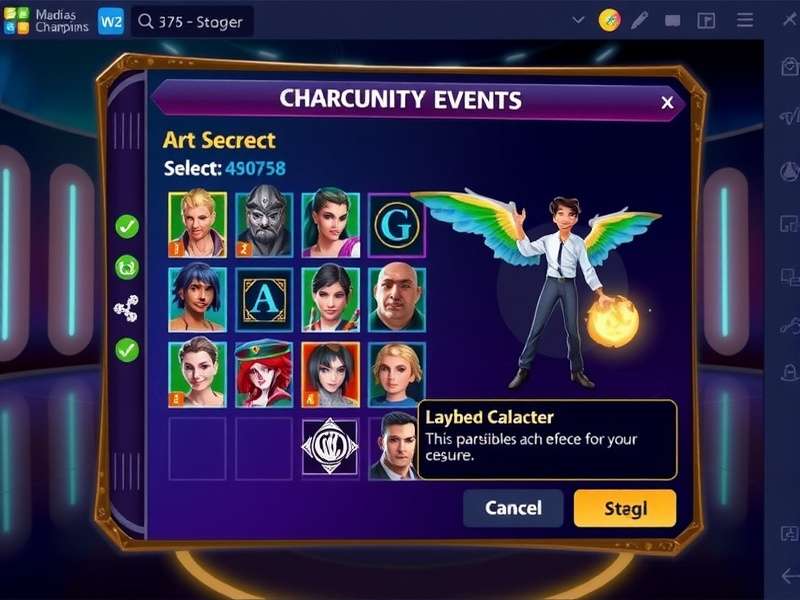Viewport: 800px width, 600px height.
Task: Close the Charcunity Events dialog
Action: [667, 102]
